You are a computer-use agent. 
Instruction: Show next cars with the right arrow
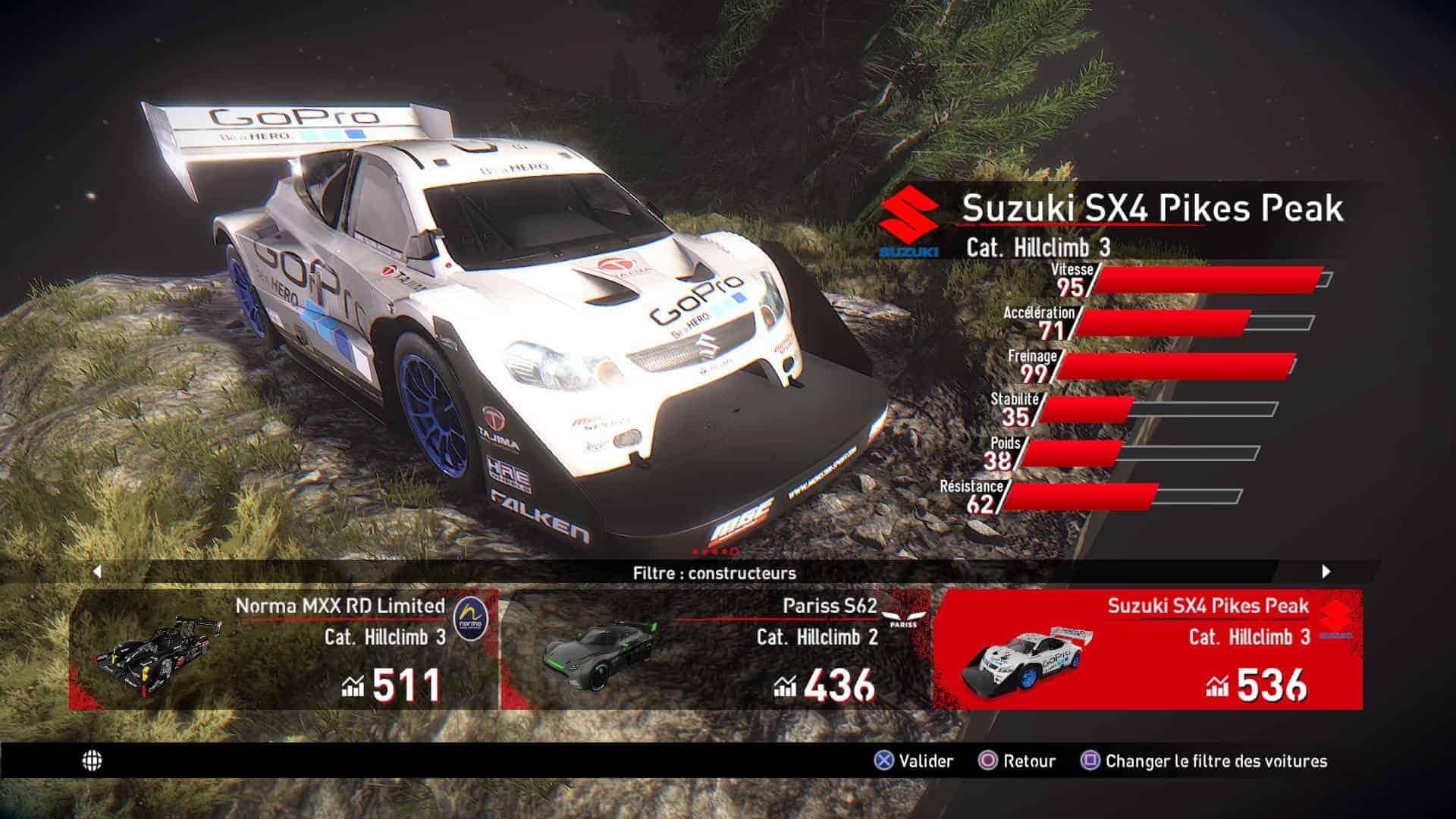coord(1326,572)
